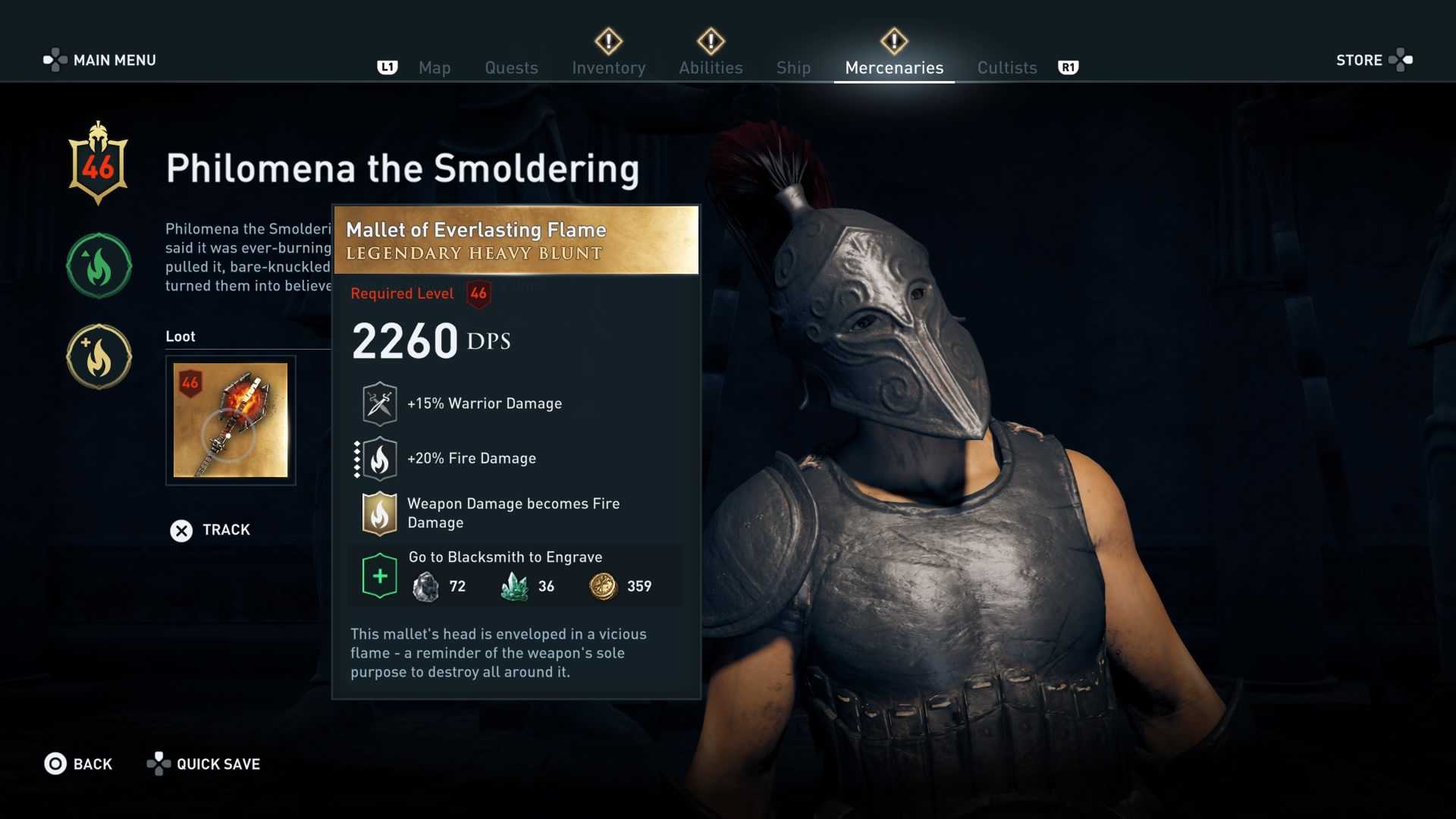Open the Quests tab
Viewport: 1456px width, 819px height.
pos(511,67)
